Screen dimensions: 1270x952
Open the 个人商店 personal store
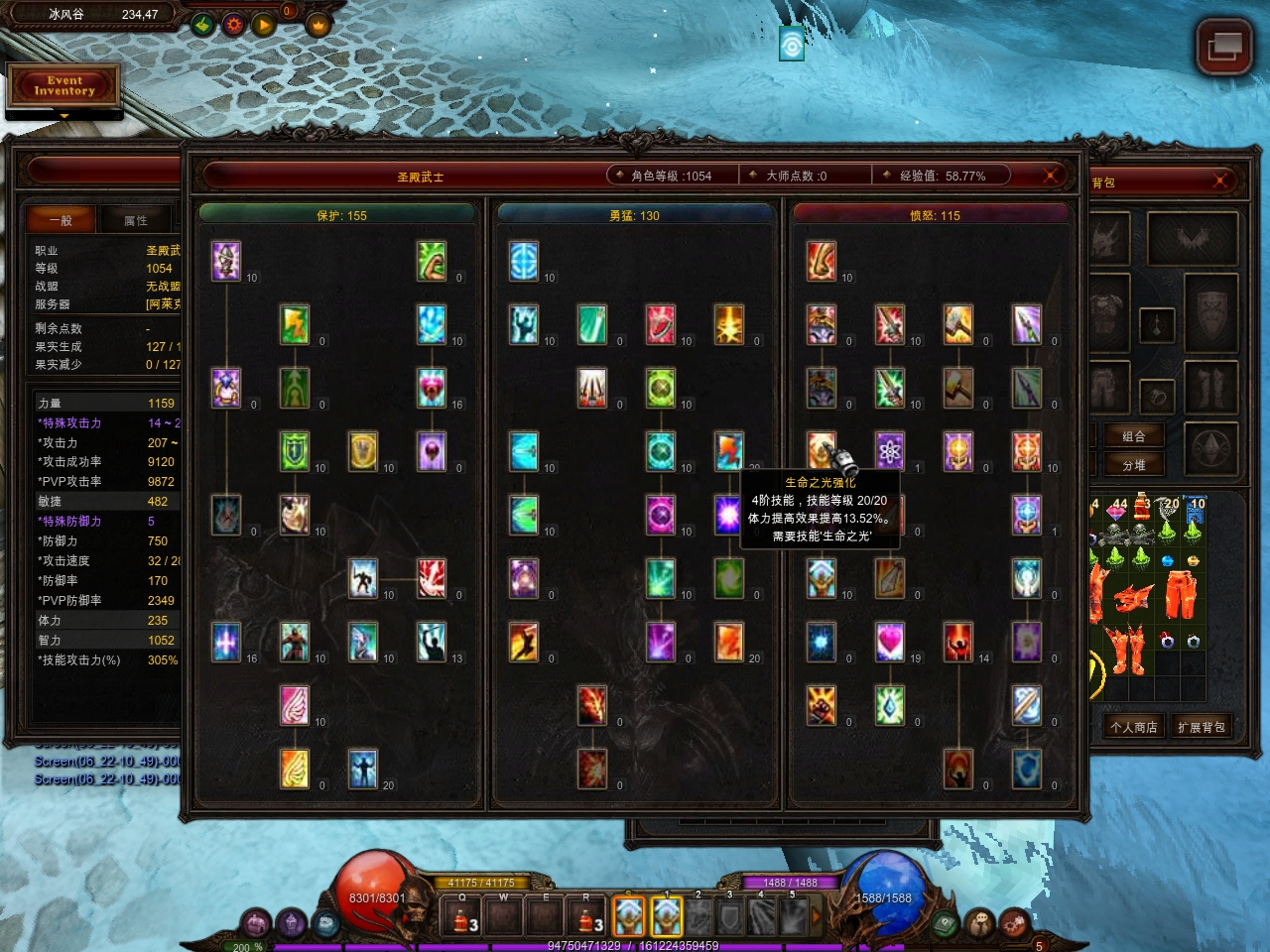pos(1133,727)
